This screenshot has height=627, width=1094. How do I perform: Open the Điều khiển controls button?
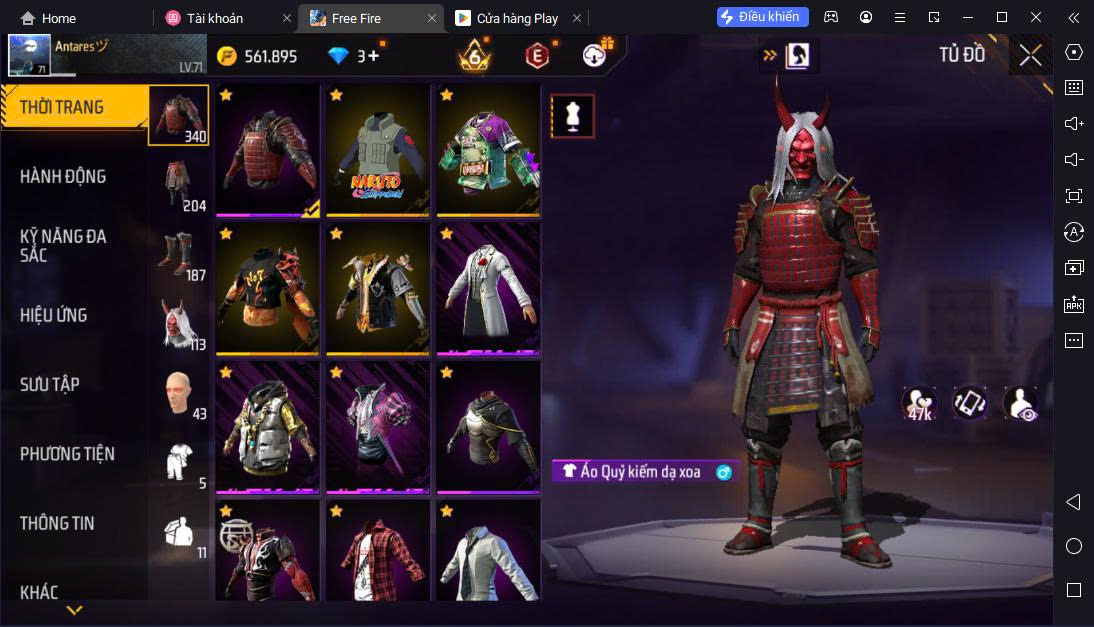point(762,17)
